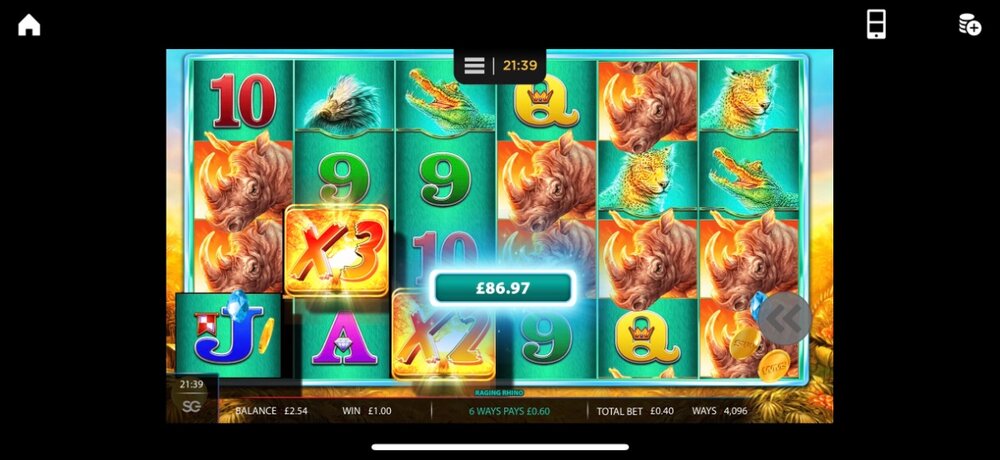This screenshot has height=460, width=1000.
Task: Open the Total Bet setting
Action: [636, 411]
